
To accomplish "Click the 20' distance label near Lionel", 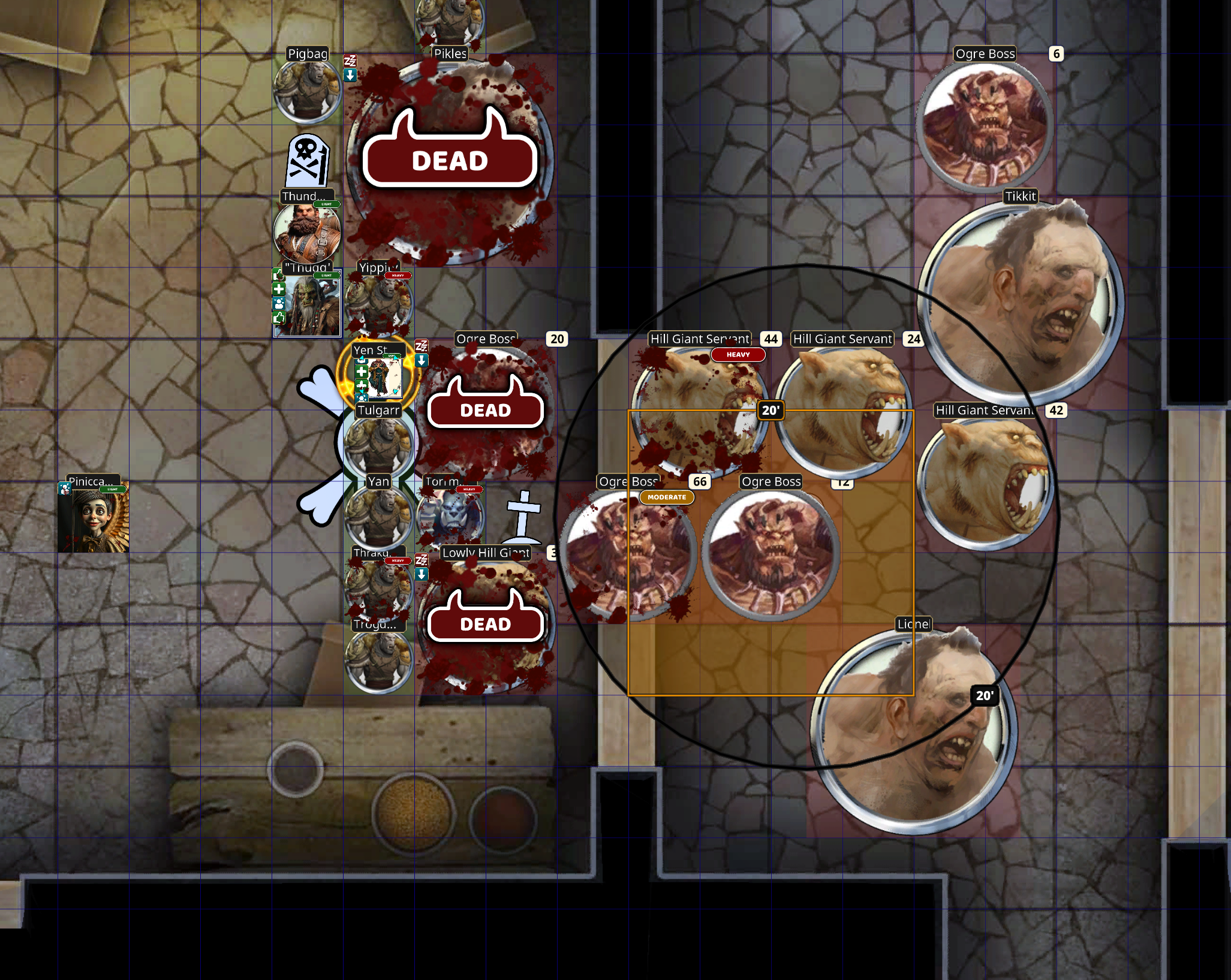I will 985,696.
